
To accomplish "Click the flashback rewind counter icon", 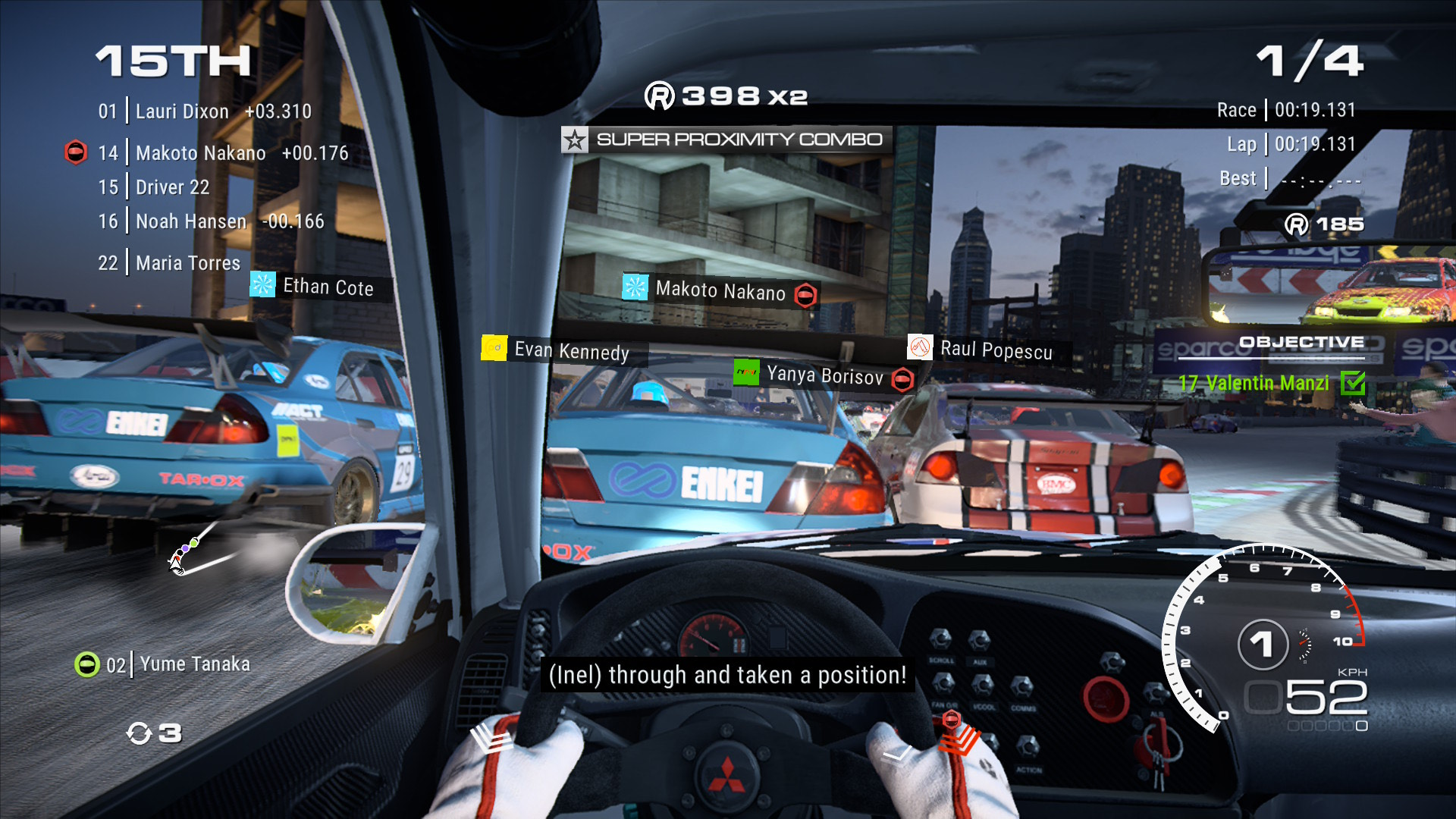I will pos(140,733).
